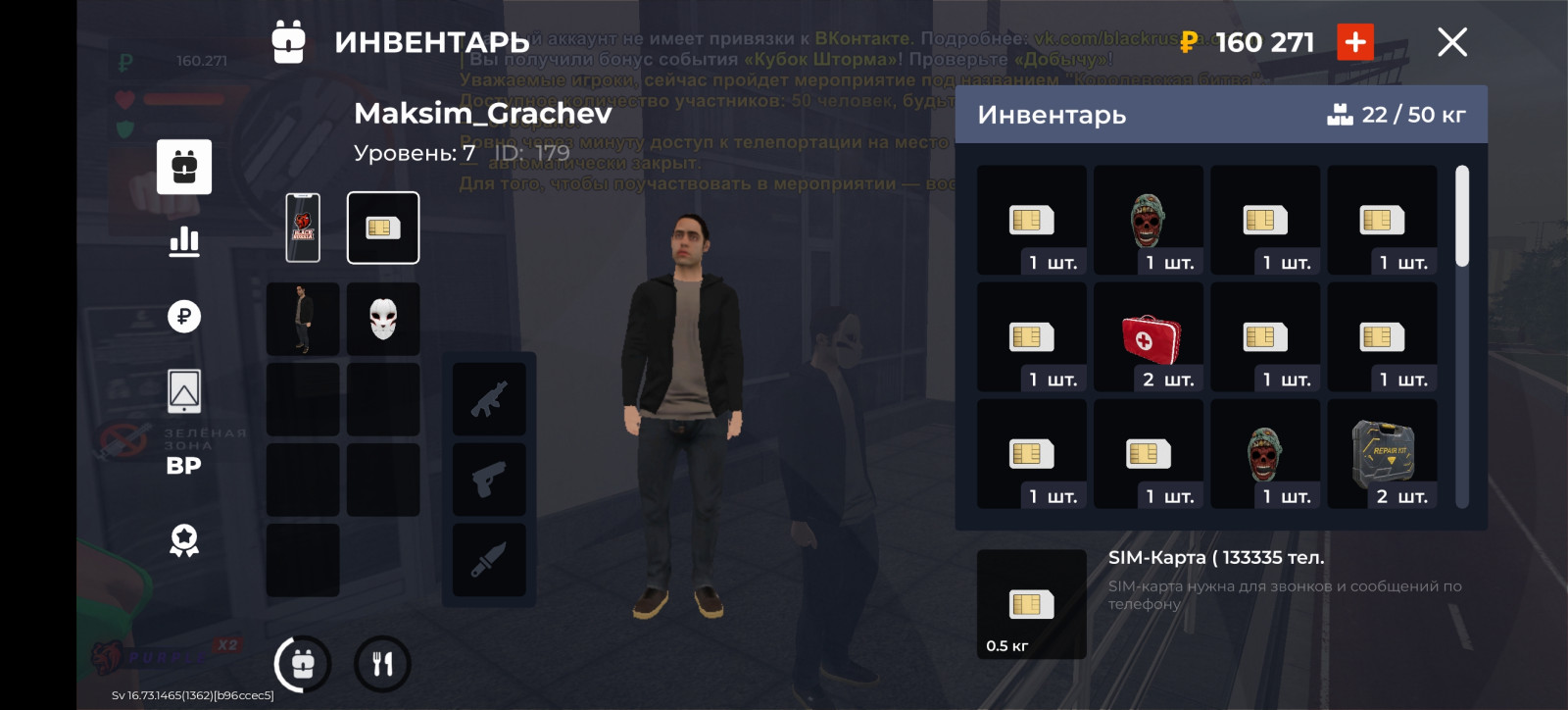Open the achievements medal tab
Screen dimensions: 1568x710
tap(184, 540)
